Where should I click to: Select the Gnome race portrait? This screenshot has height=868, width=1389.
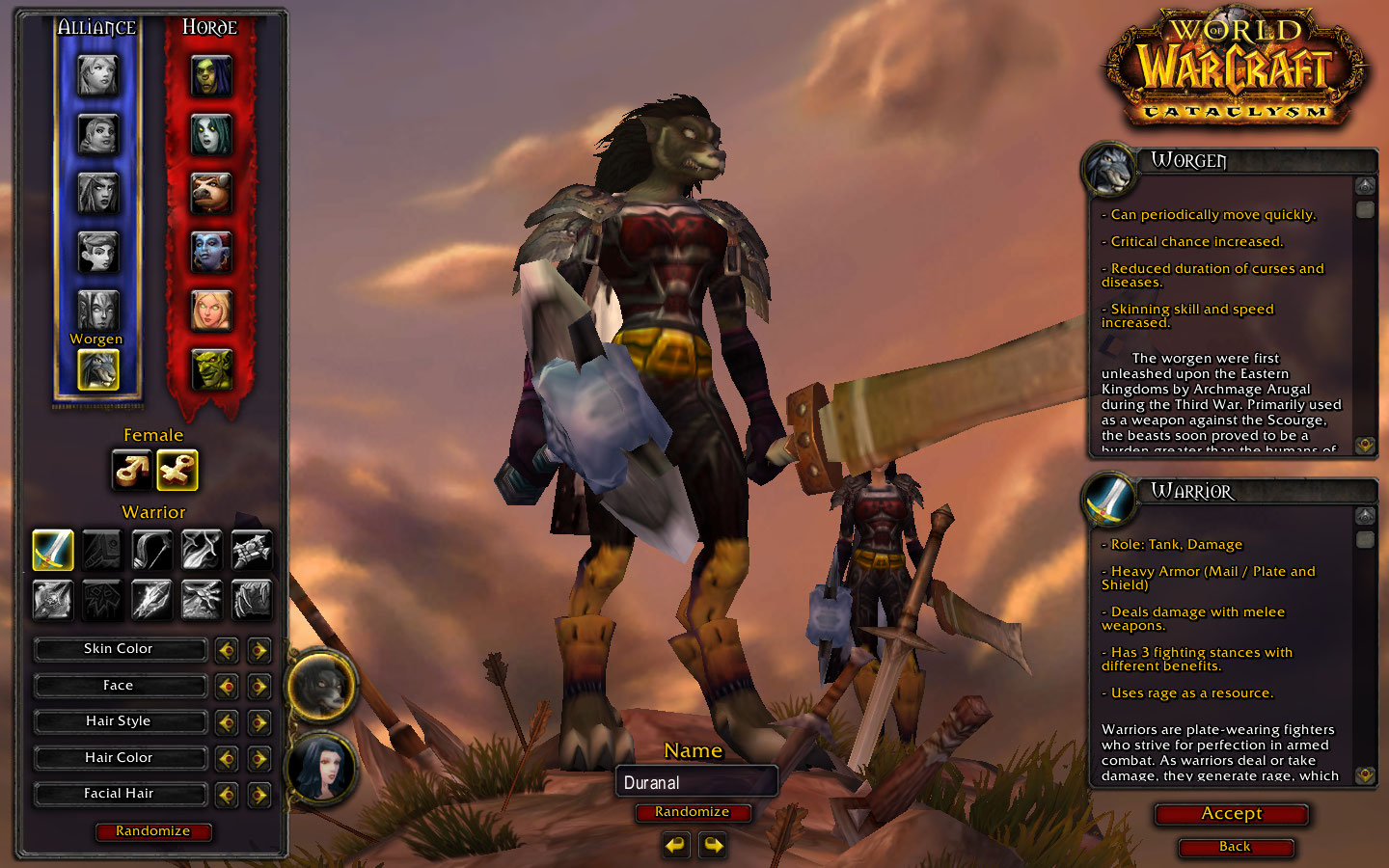(x=97, y=252)
